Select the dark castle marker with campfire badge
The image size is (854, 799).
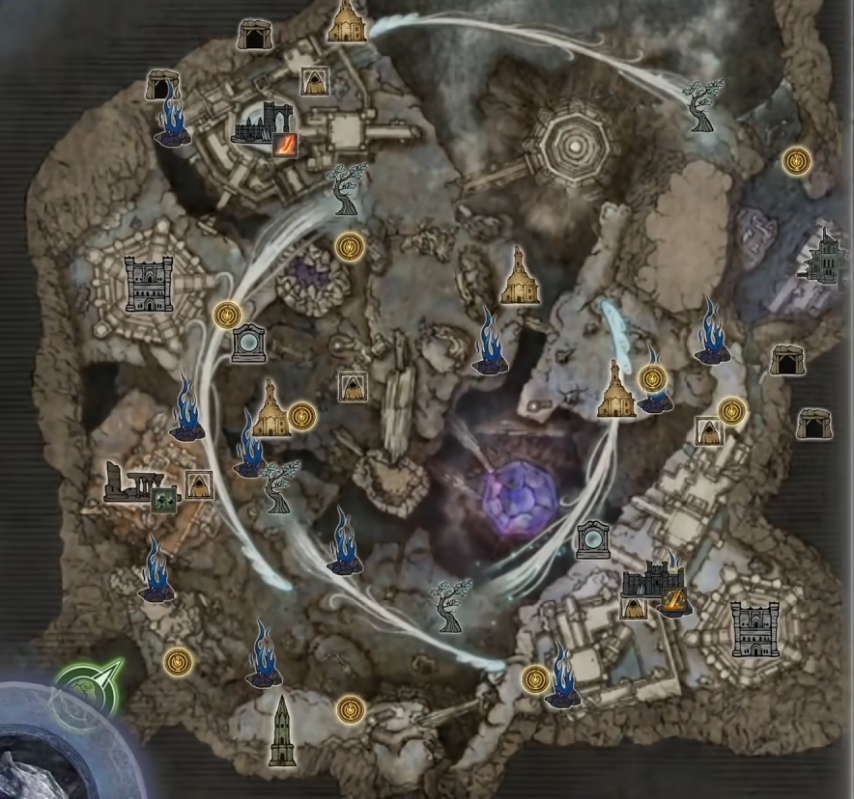(x=652, y=584)
